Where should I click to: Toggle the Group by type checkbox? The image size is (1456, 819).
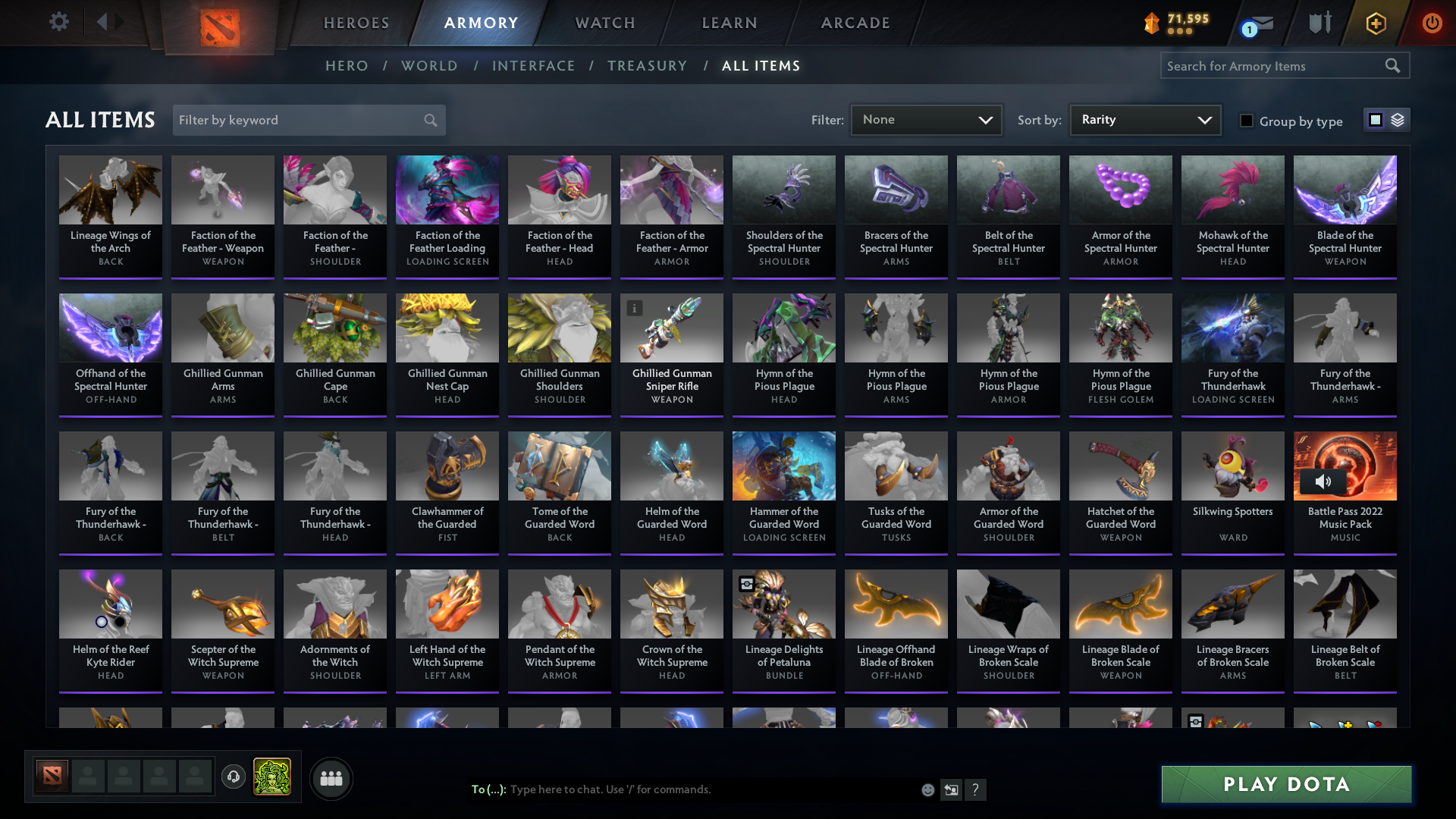tap(1247, 121)
